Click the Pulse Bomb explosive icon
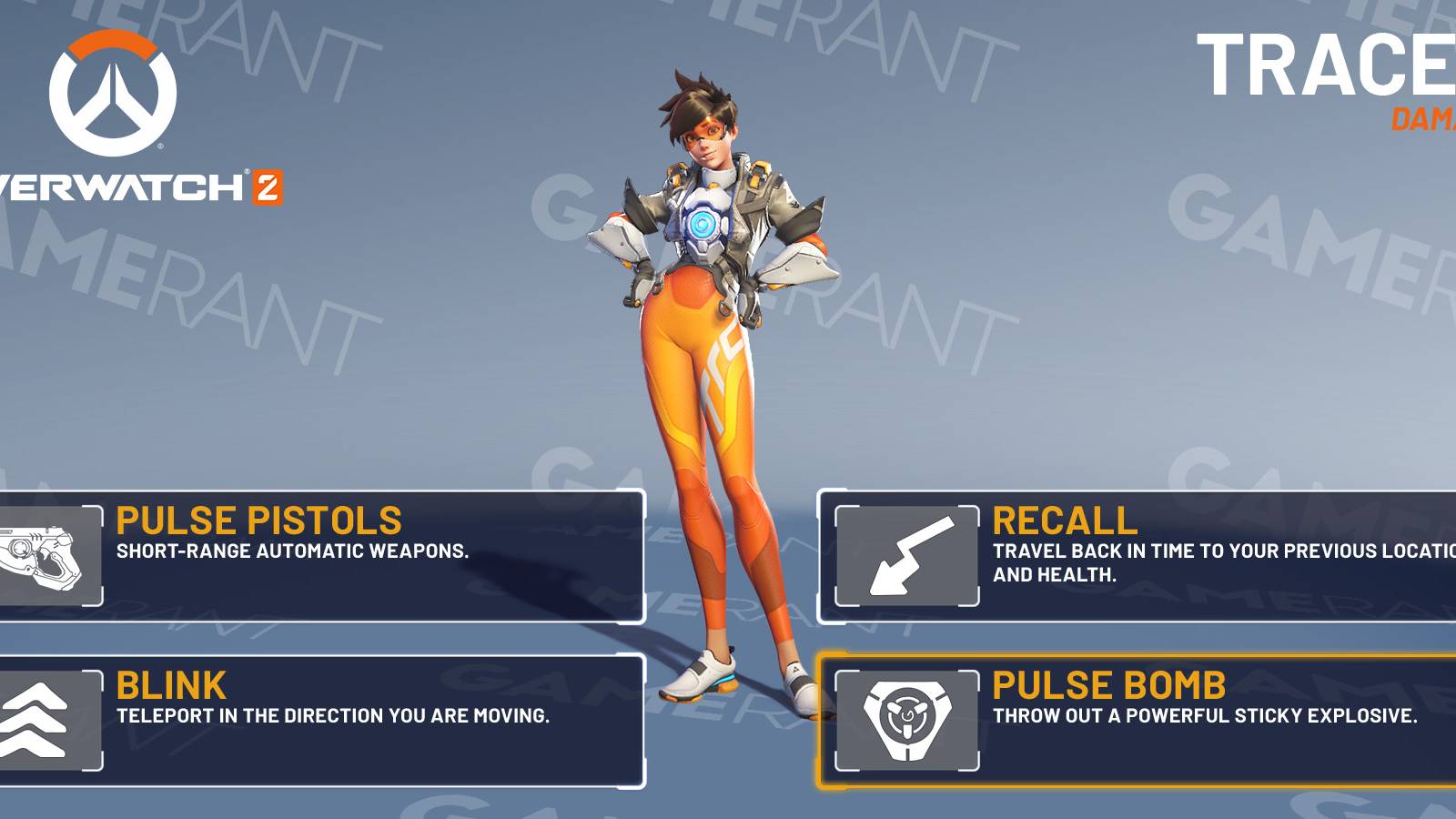Screen dimensions: 1456x819 coord(905,717)
